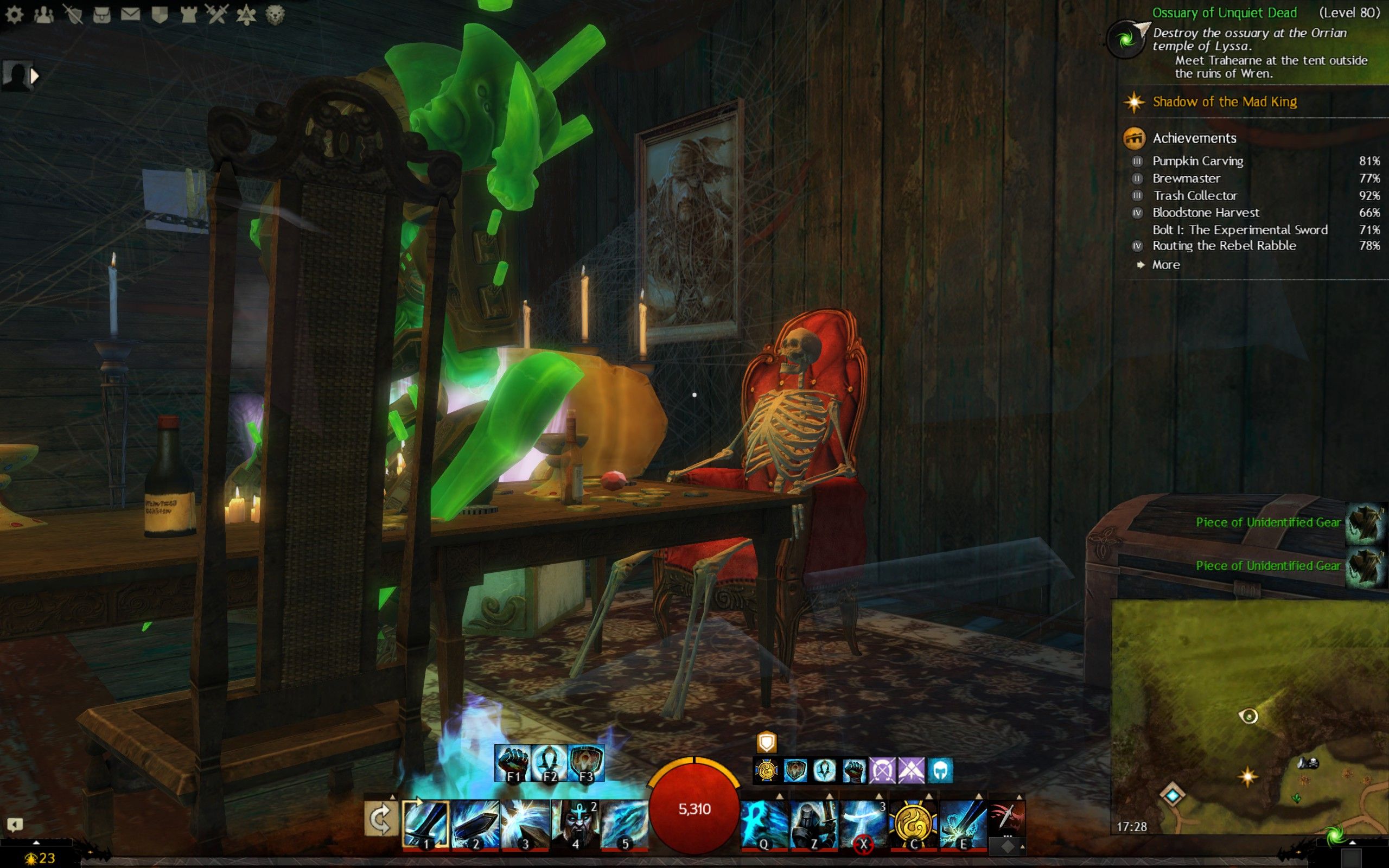Viewport: 1389px width, 868px height.
Task: Open Shadow of the Mad King event
Action: click(1224, 102)
